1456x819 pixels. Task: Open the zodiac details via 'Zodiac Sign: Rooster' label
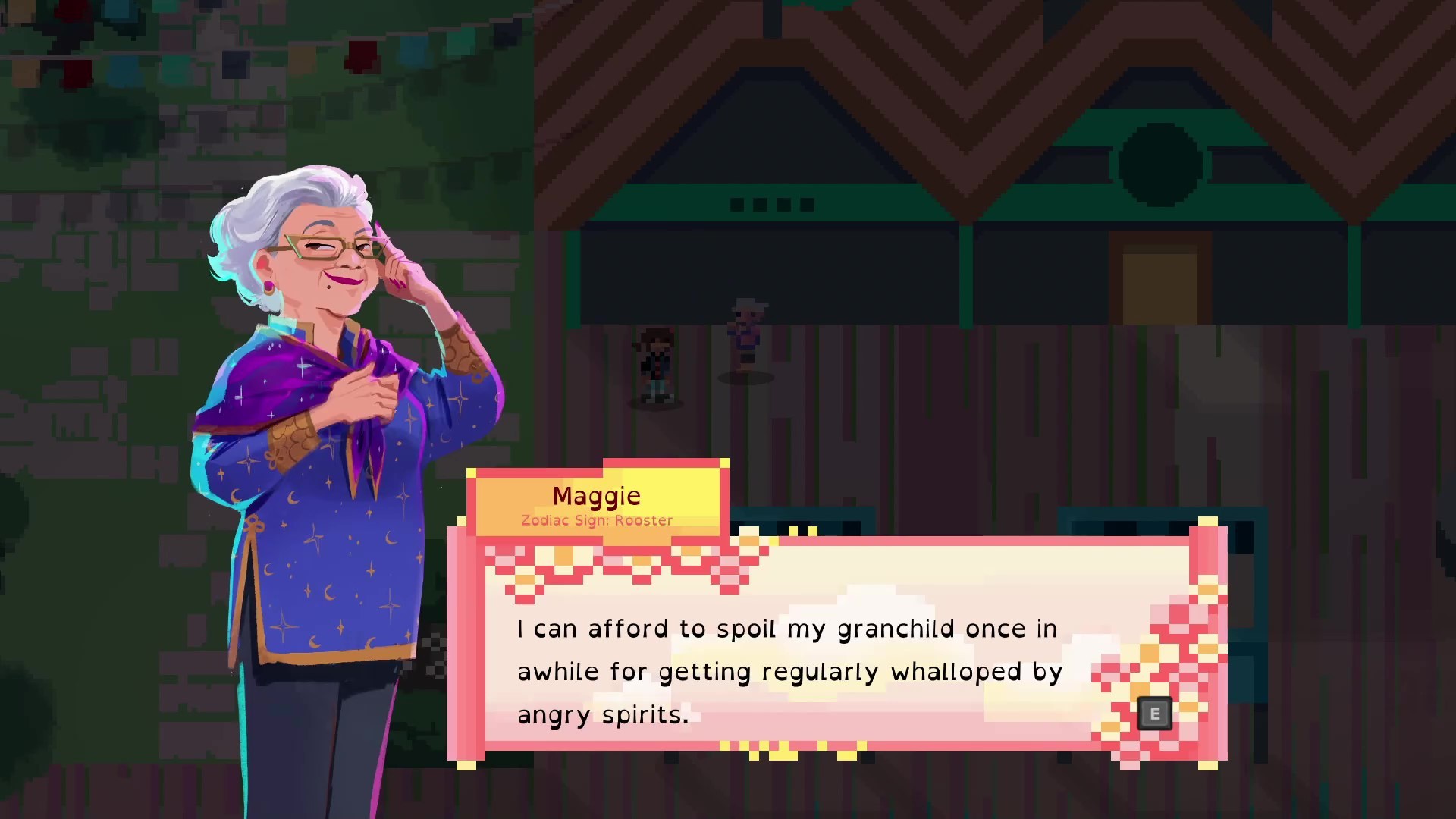coord(595,520)
